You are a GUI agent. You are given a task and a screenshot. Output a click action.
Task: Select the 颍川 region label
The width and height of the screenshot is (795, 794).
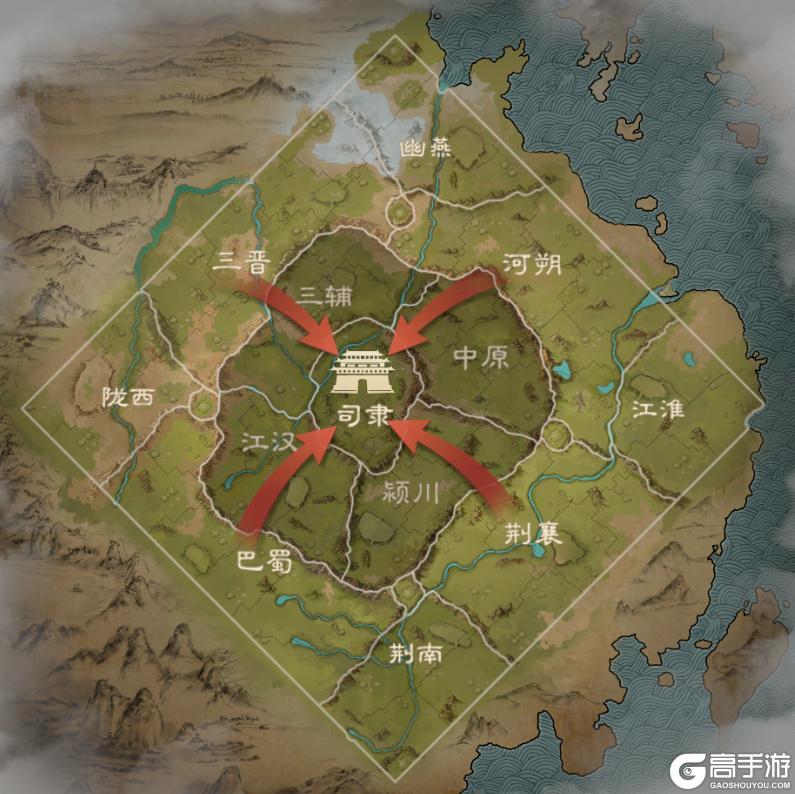(x=412, y=490)
